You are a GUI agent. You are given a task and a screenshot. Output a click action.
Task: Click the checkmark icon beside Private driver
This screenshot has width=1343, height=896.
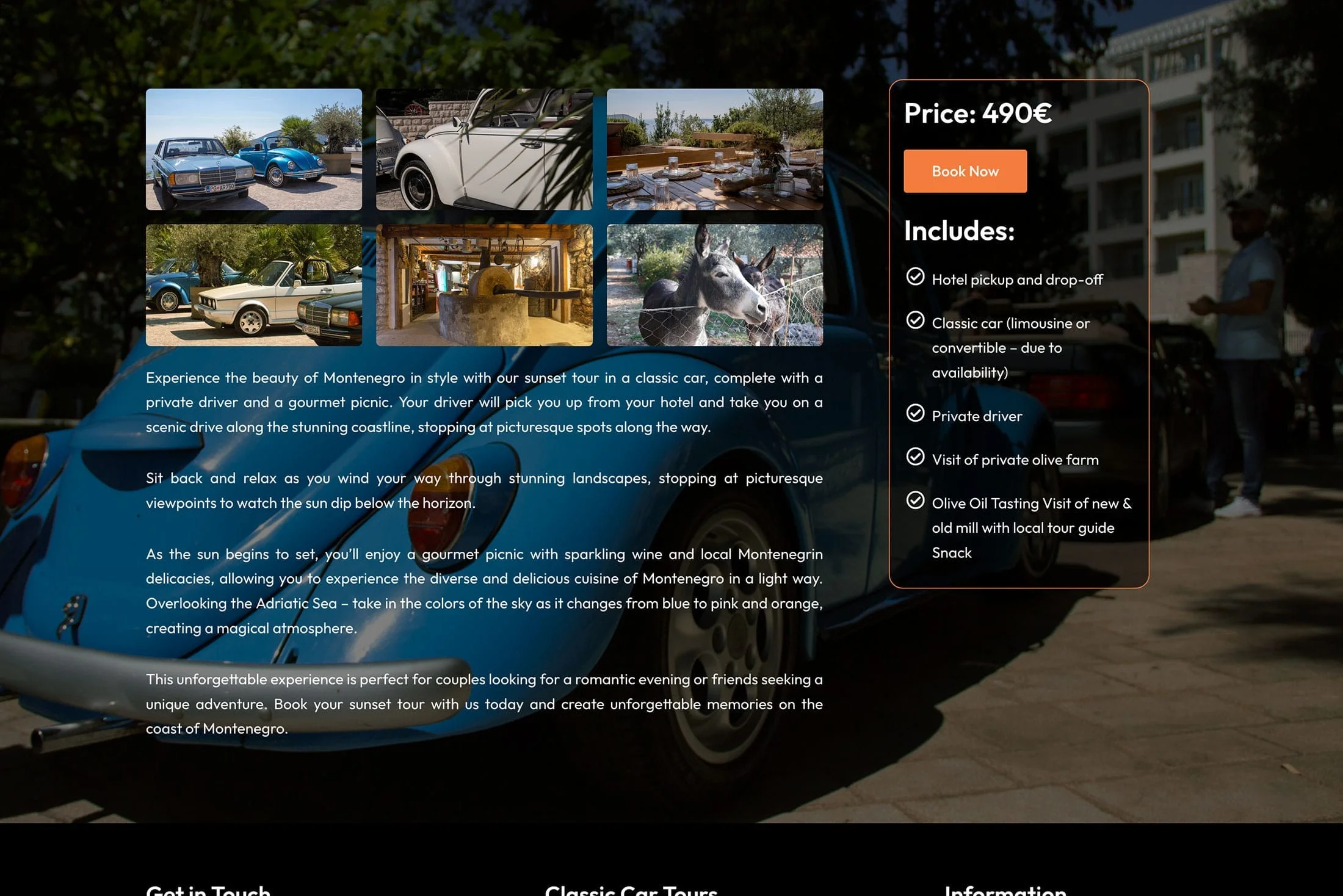point(914,413)
